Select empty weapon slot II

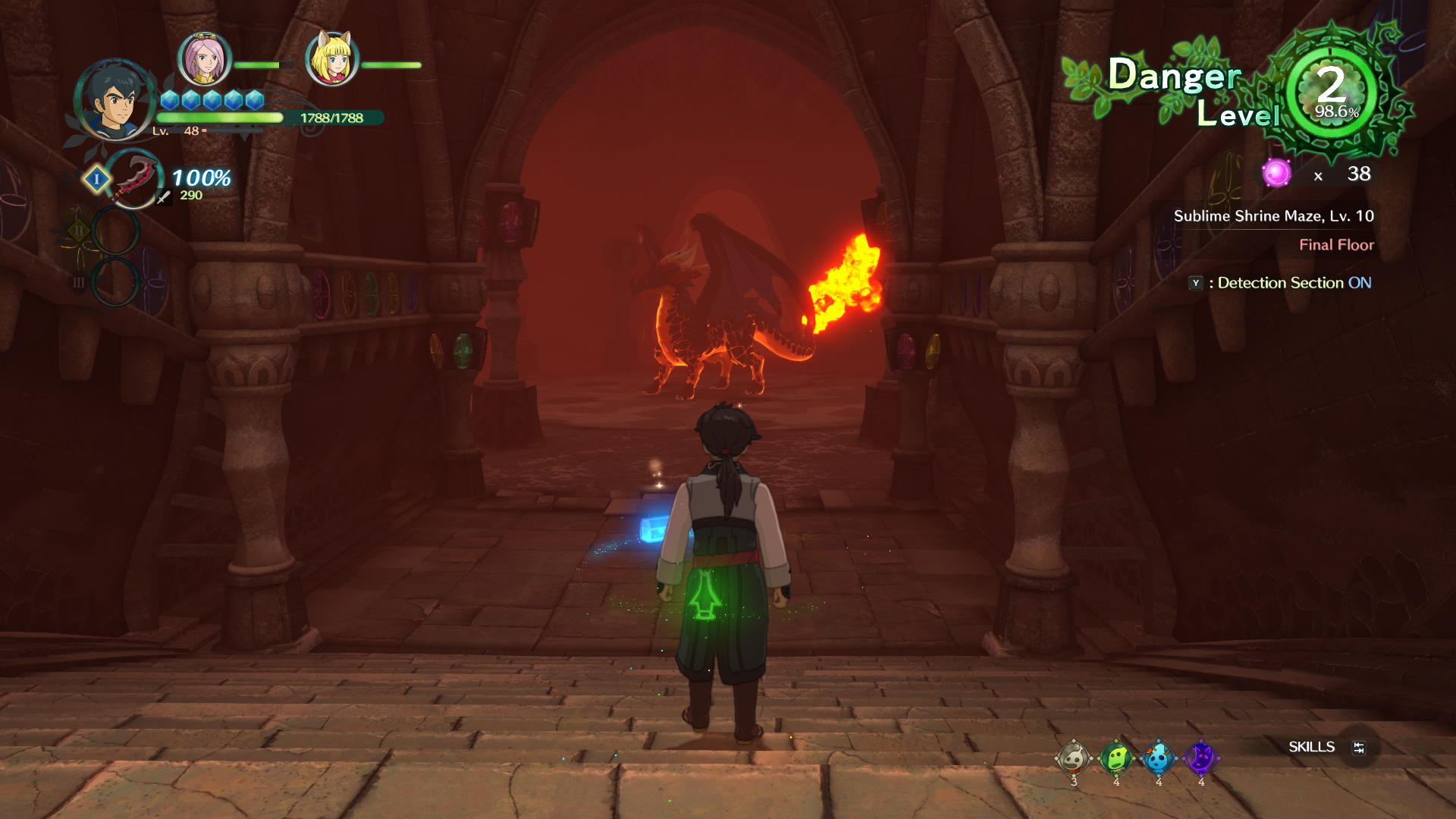115,231
